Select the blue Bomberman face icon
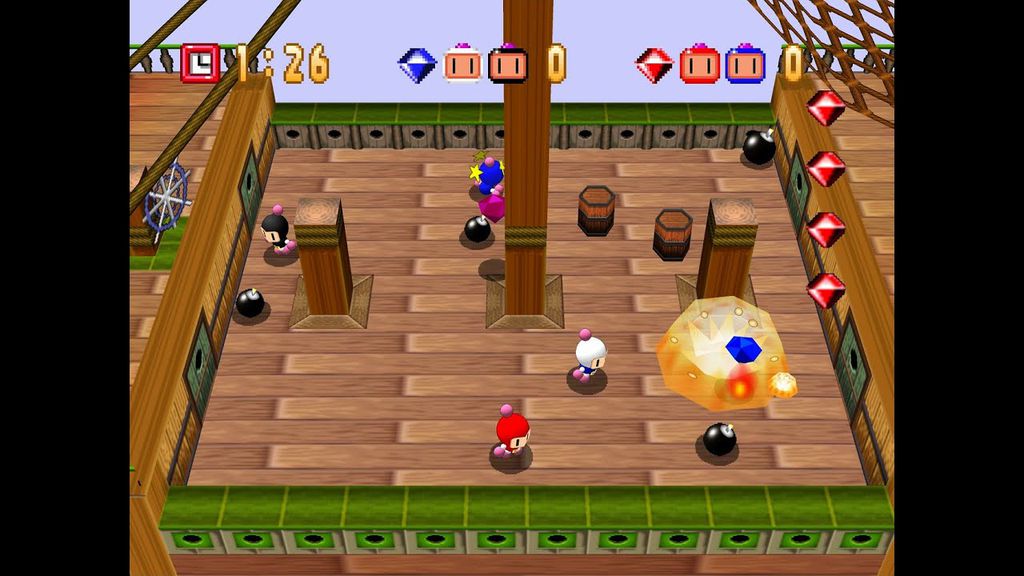Screen dimensions: 1024x576 pos(745,64)
